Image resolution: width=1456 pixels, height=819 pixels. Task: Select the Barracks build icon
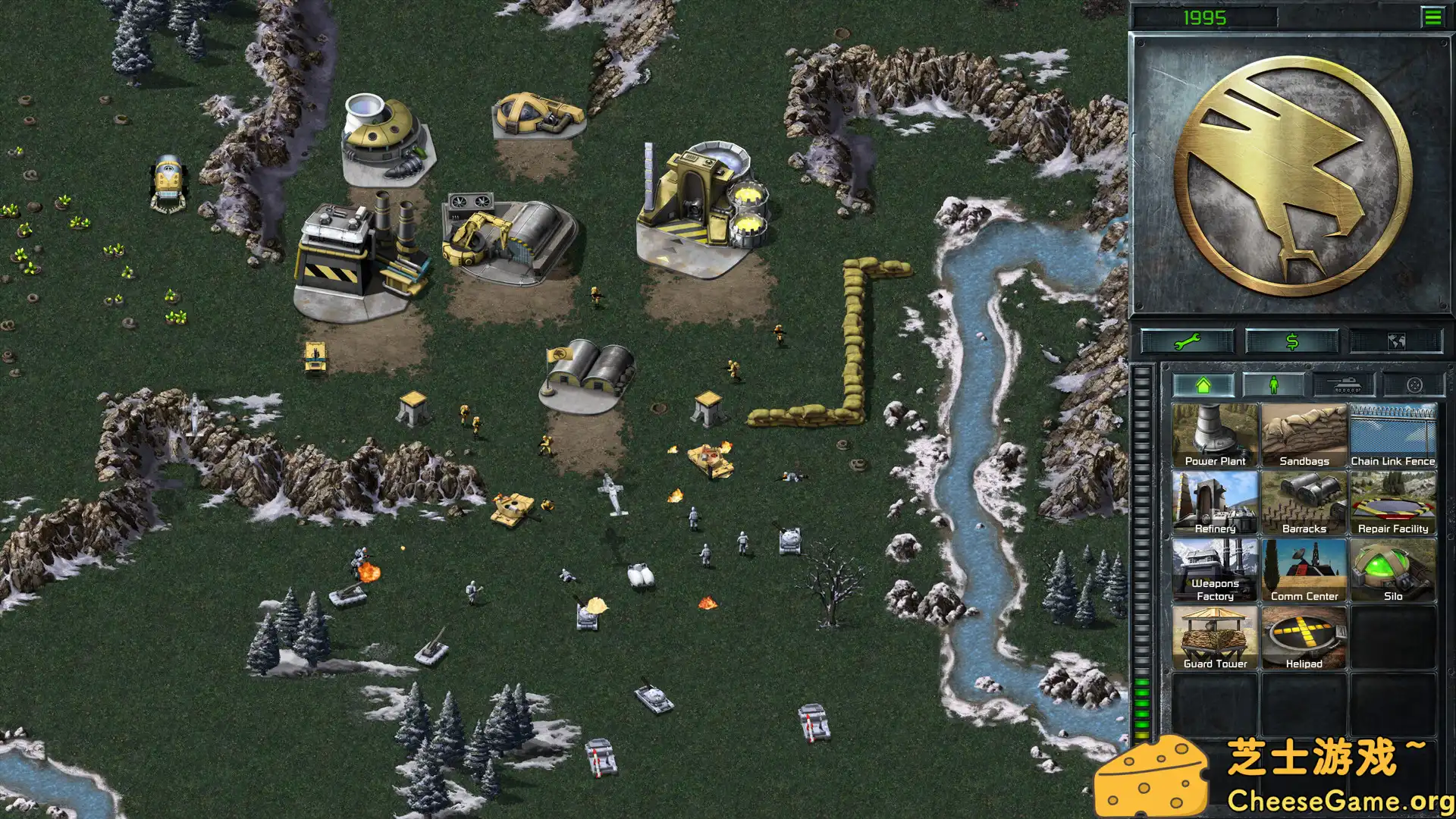tap(1304, 500)
